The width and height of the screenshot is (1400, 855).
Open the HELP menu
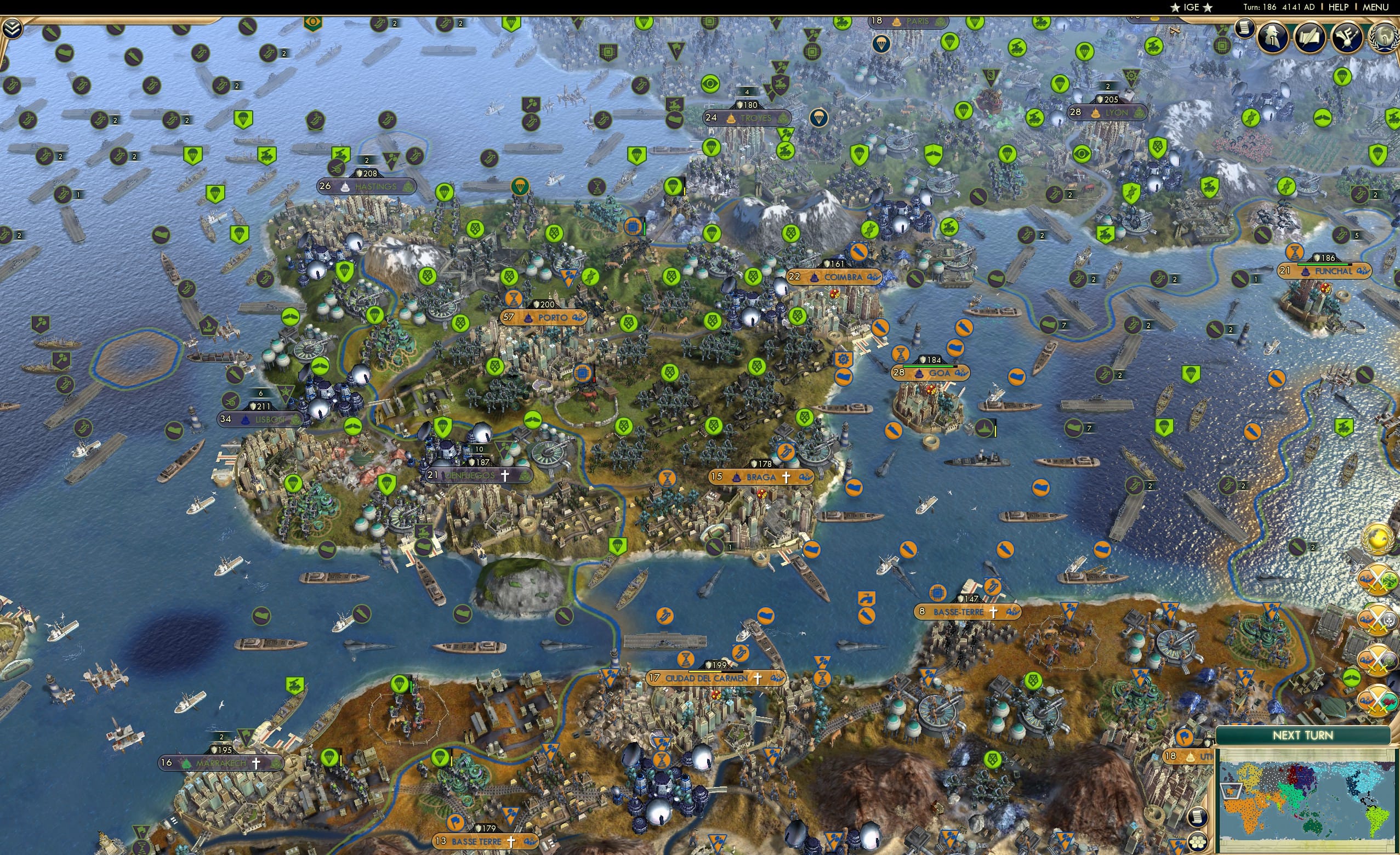1339,7
